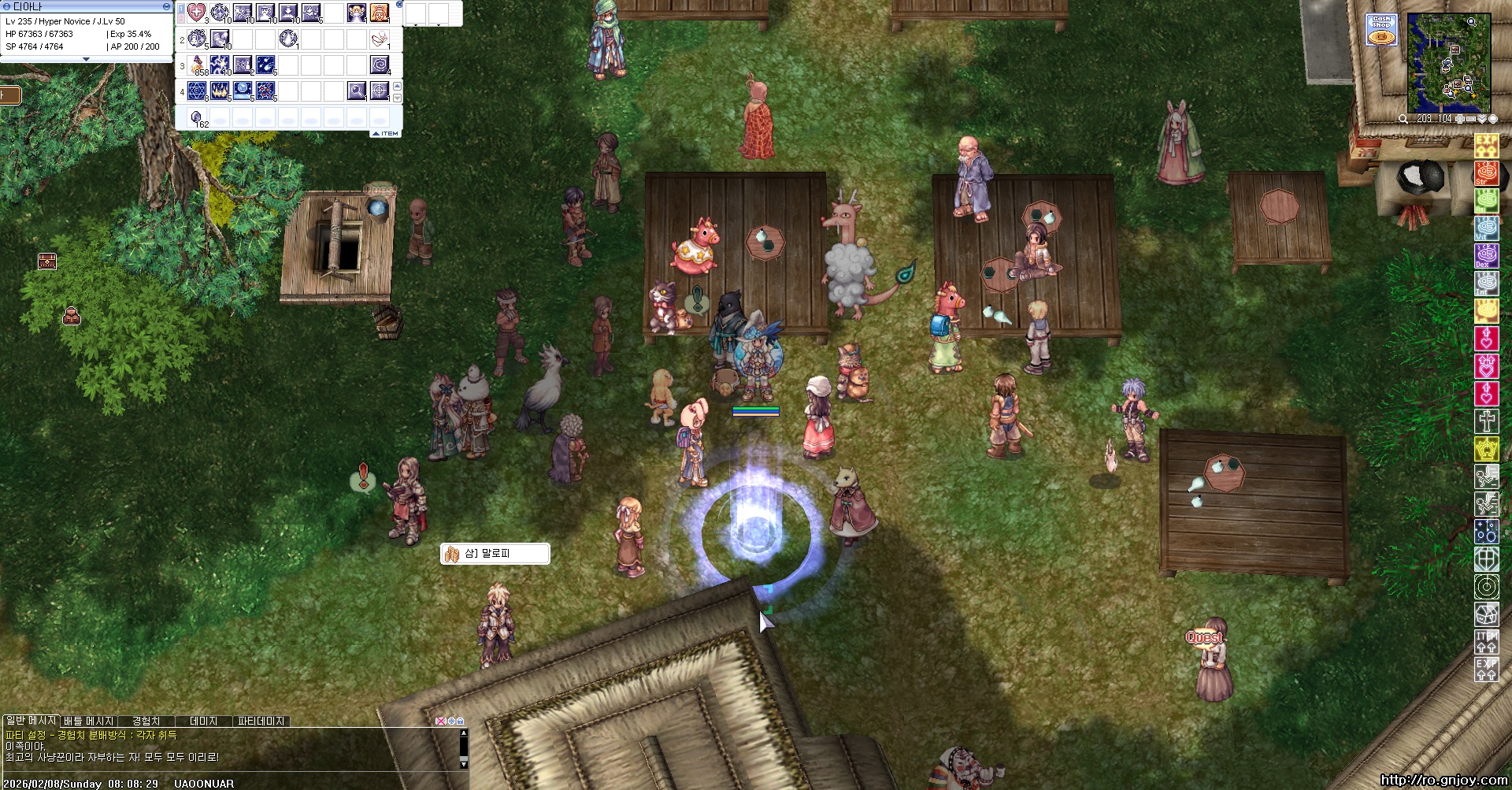Image resolution: width=1512 pixels, height=790 pixels.
Task: Open the Cash Shop
Action: 1382,30
